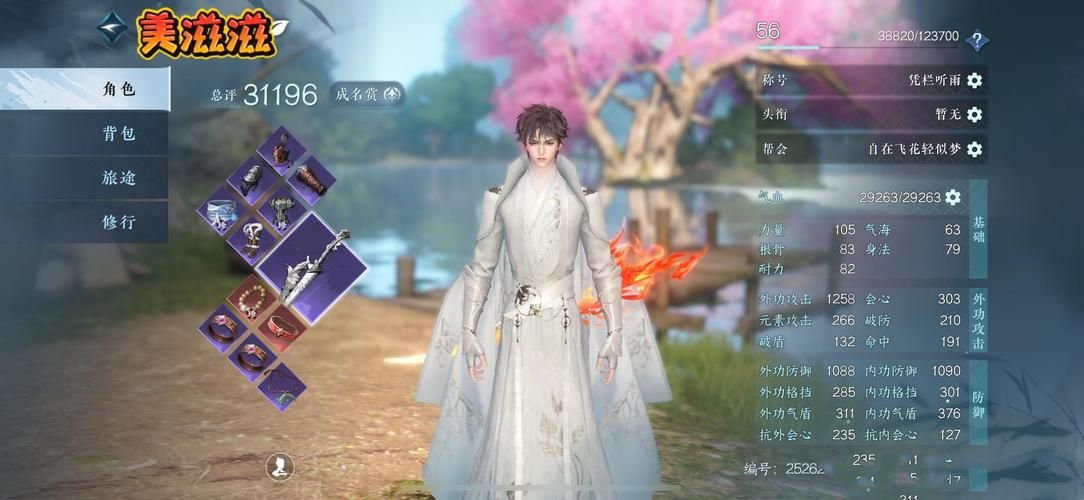The height and width of the screenshot is (500, 1084).
Task: View the 防御 defense stats section
Action: pyautogui.click(x=978, y=404)
